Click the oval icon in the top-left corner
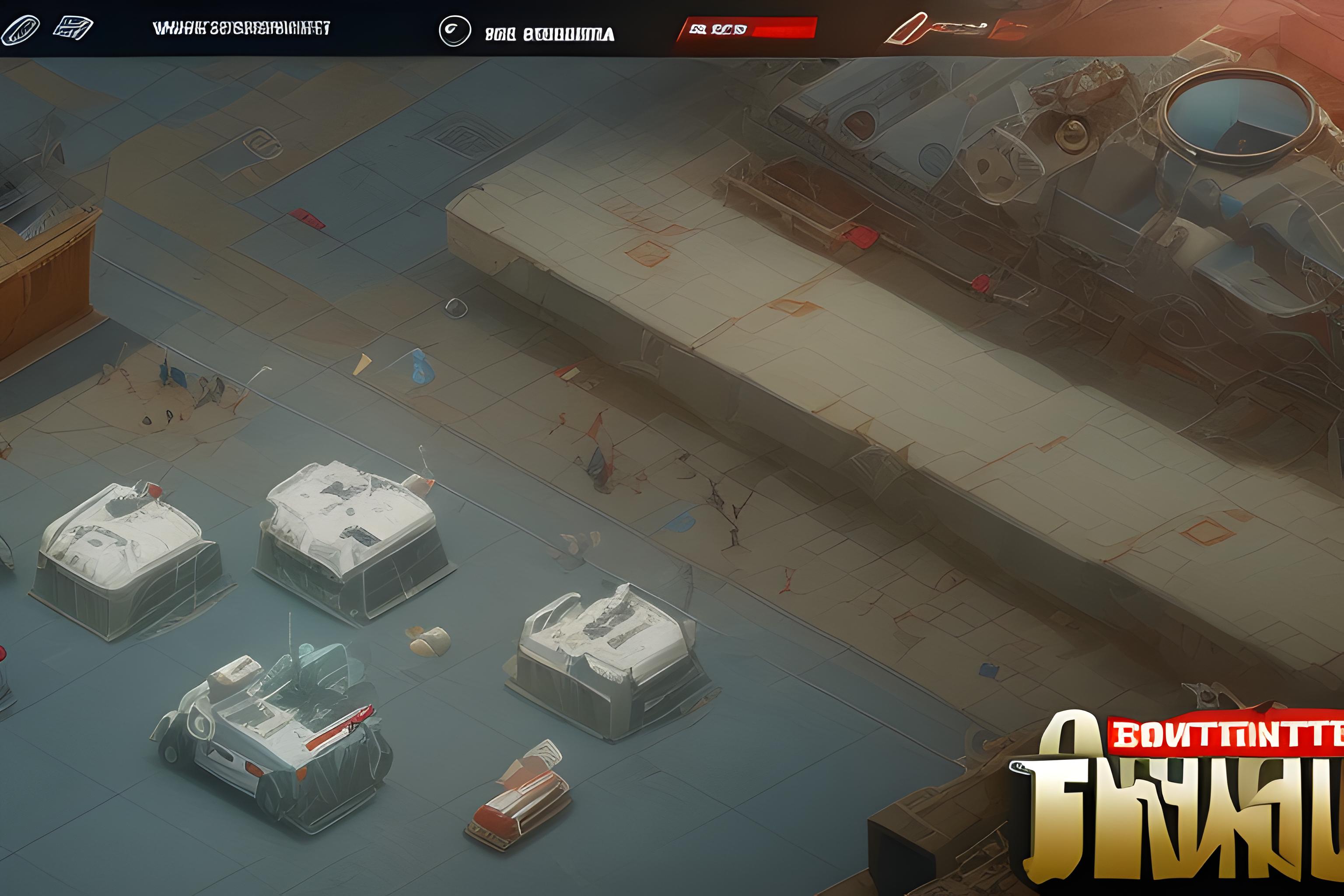This screenshot has width=1344, height=896. 21,30
